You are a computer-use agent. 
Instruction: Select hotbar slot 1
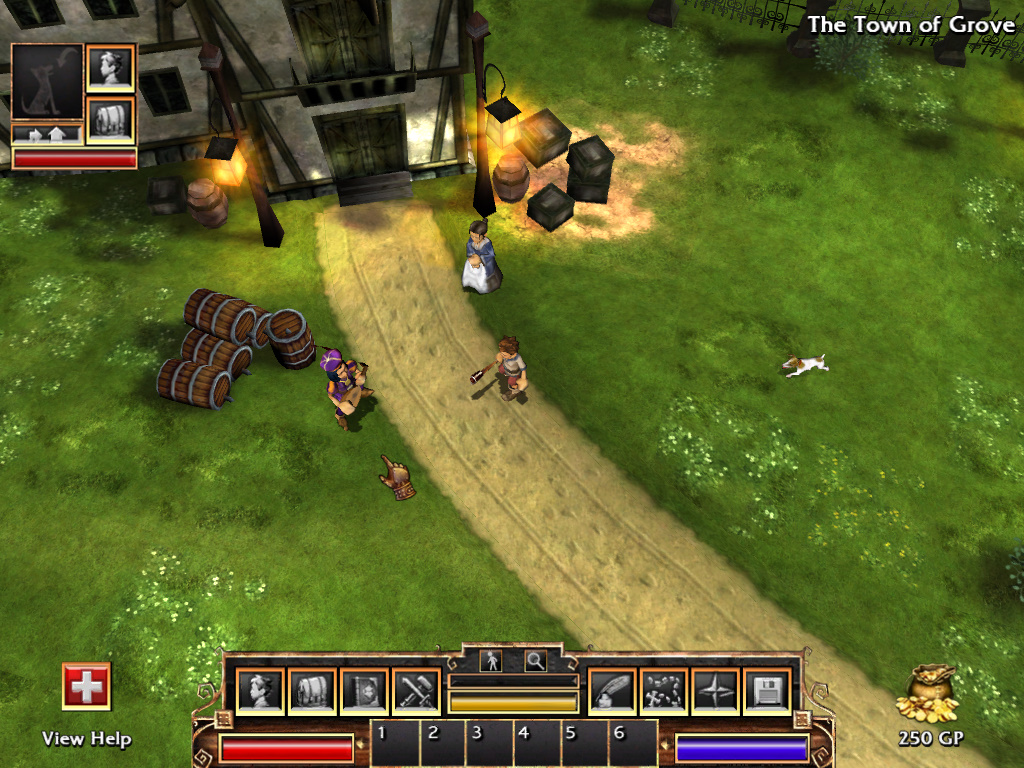(392, 744)
